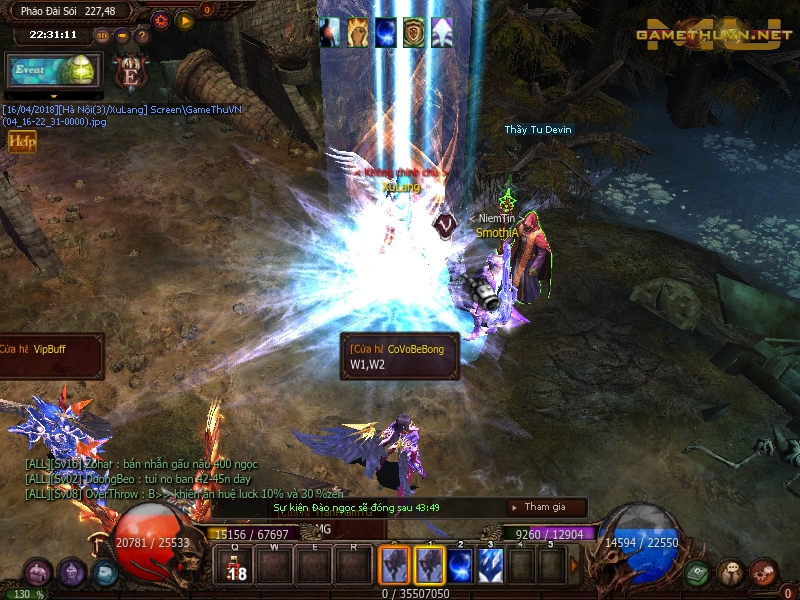Click the CoVoBeBong shop sign
This screenshot has height=600, width=800.
pyautogui.click(x=400, y=356)
